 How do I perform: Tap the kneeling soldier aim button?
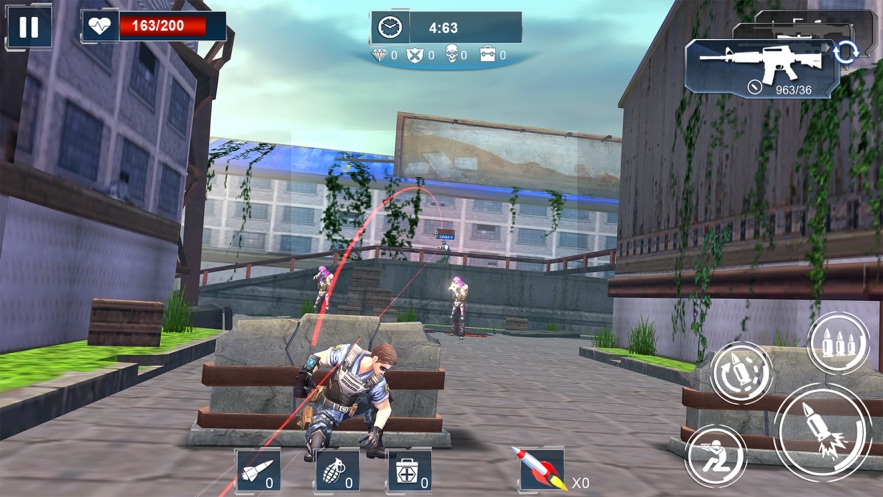point(715,457)
